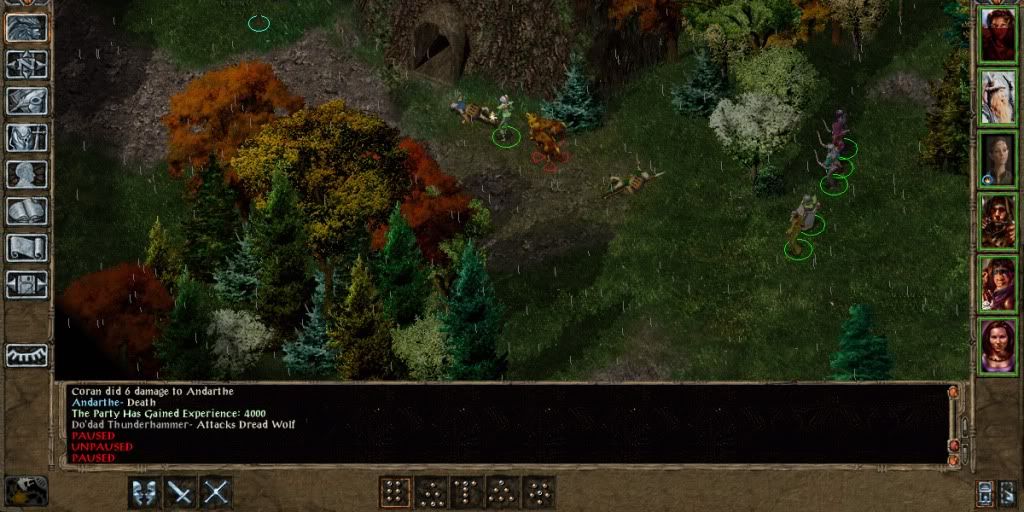The image size is (1024, 512).
Task: Choose the single sword attack action
Action: [181, 491]
